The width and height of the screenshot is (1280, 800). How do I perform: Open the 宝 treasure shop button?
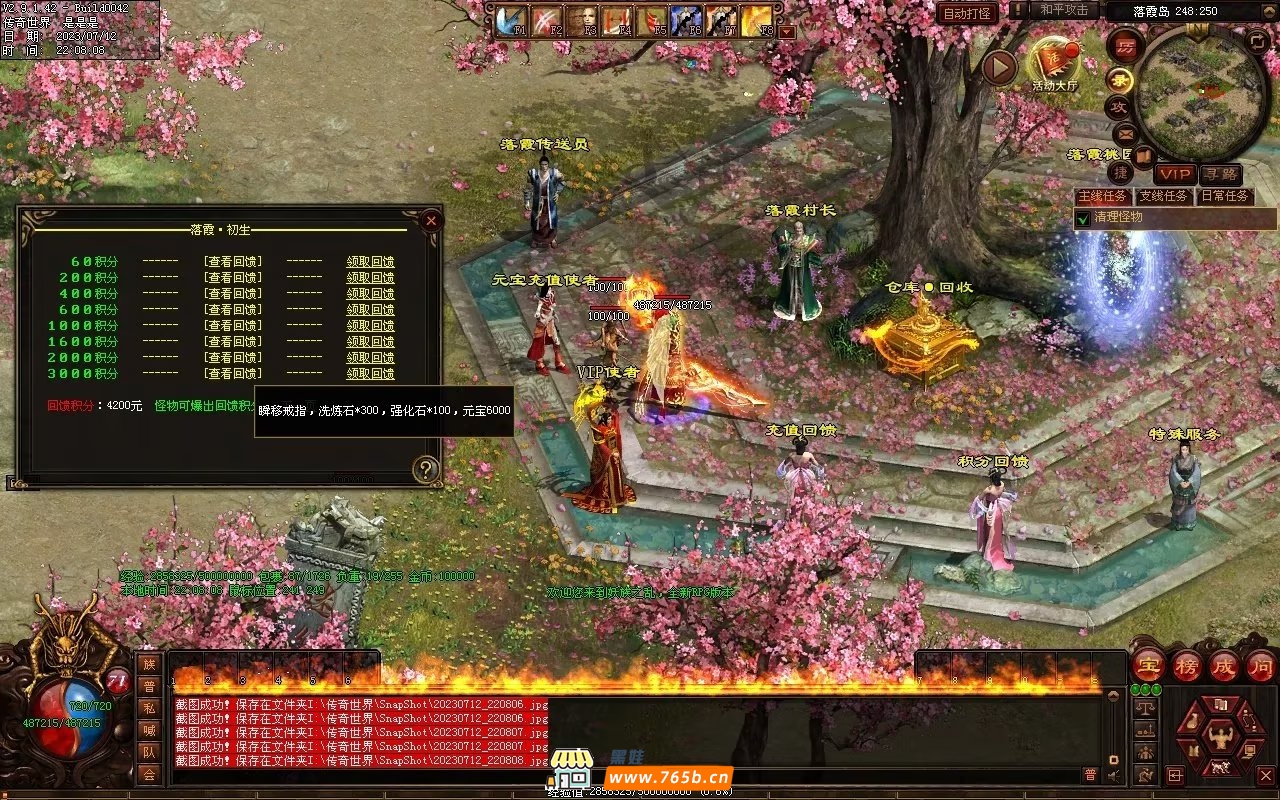(x=1148, y=665)
